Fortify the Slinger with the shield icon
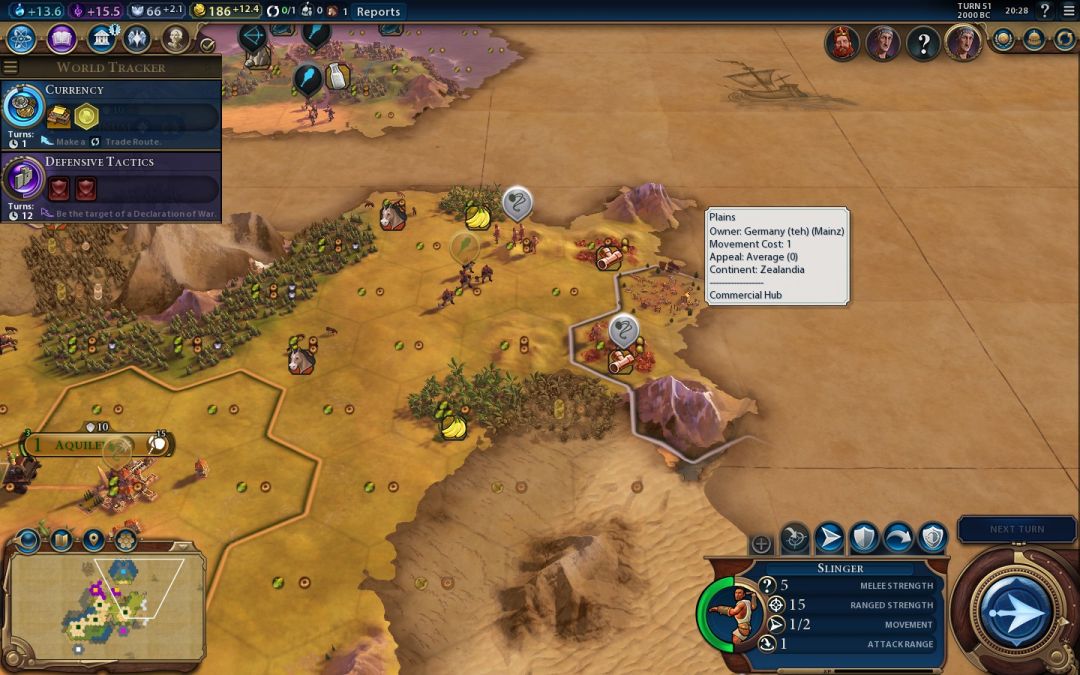The image size is (1080, 675). click(x=864, y=538)
